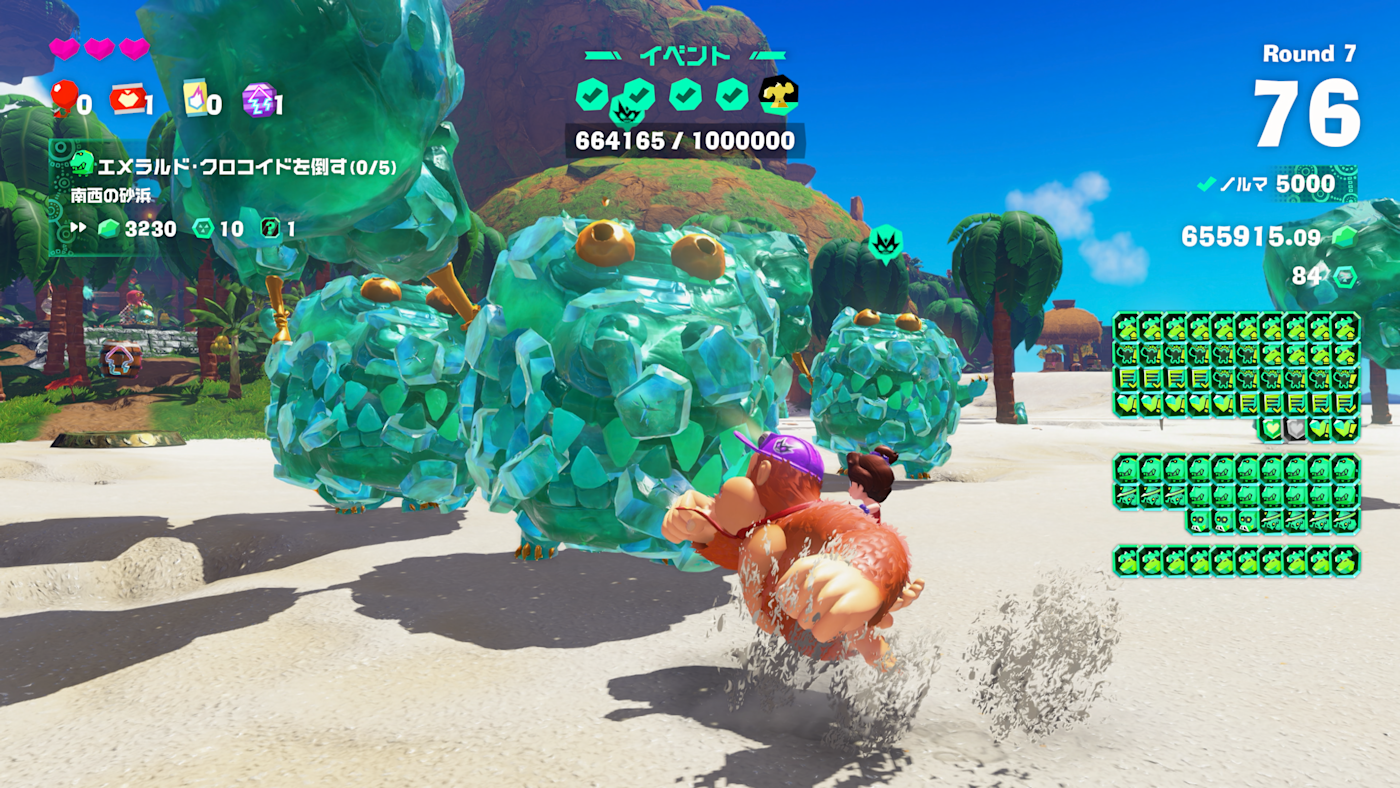1400x788 pixels.
Task: Select the grey heart shield perk icon
Action: pos(1295,429)
